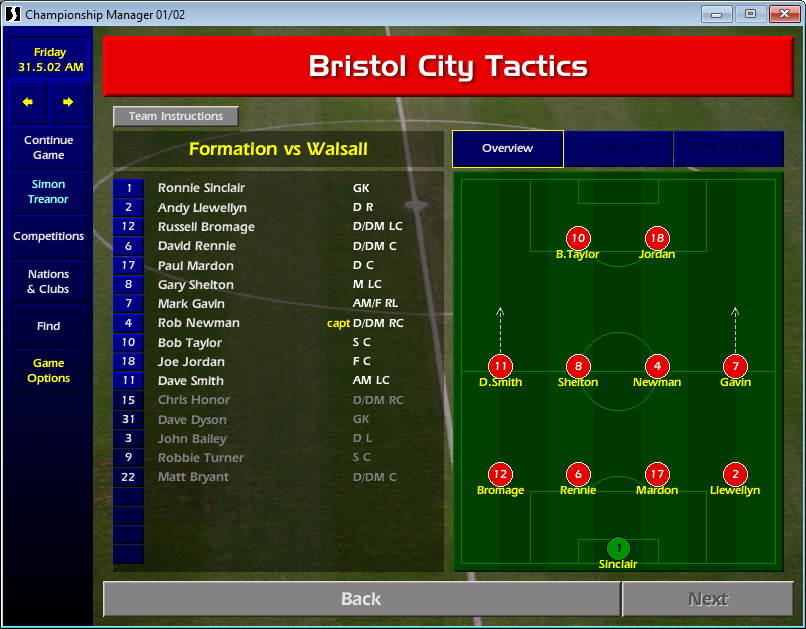The height and width of the screenshot is (629, 806).
Task: Close the Championship Manager window
Action: [x=780, y=14]
